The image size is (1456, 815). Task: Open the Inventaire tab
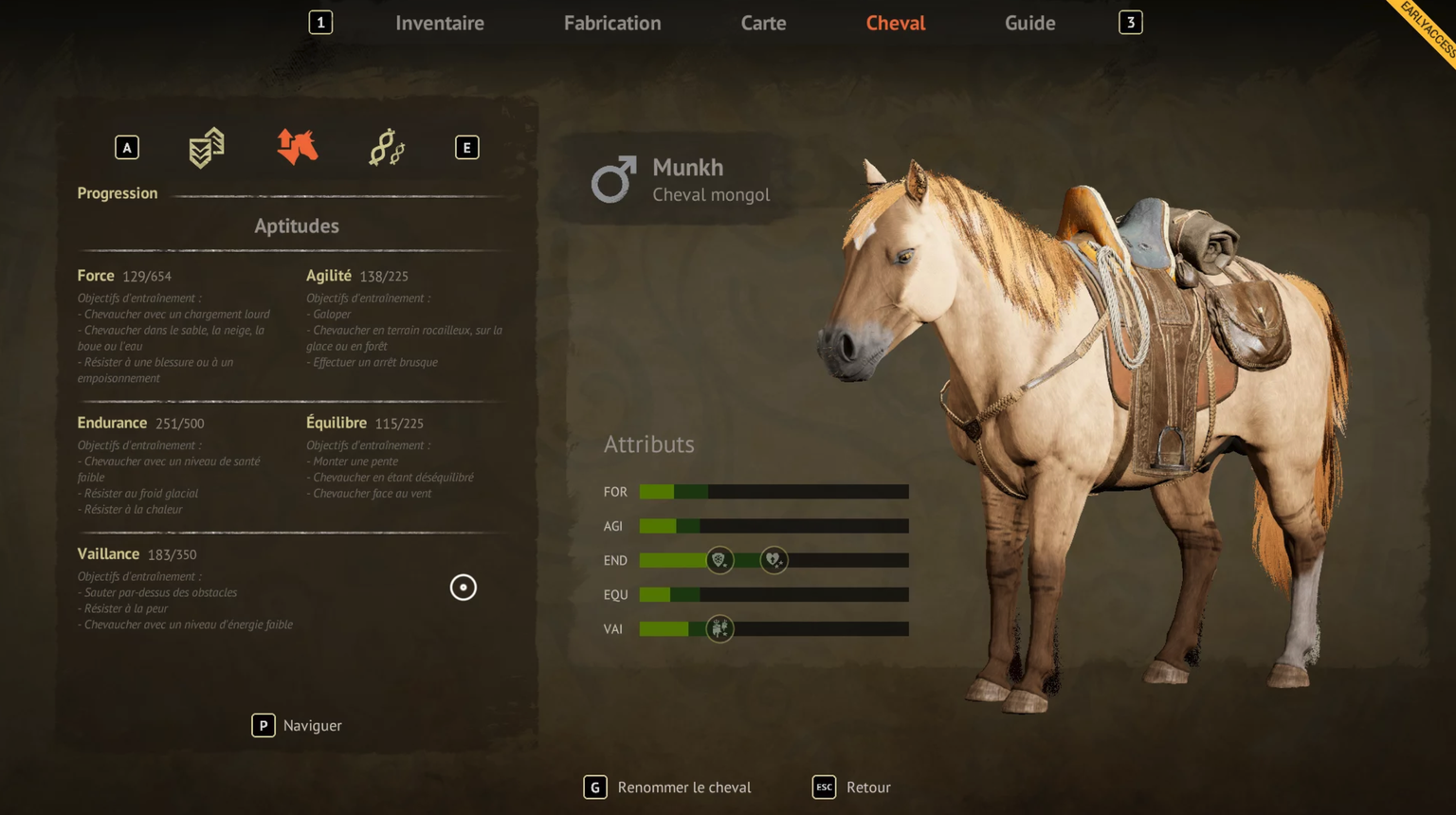coord(439,23)
